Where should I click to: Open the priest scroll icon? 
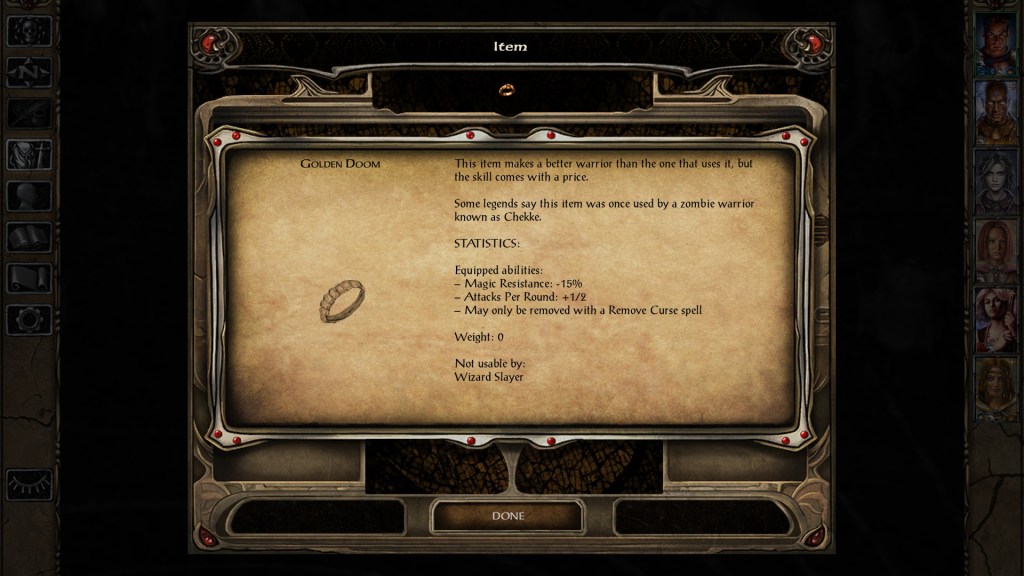click(x=28, y=278)
